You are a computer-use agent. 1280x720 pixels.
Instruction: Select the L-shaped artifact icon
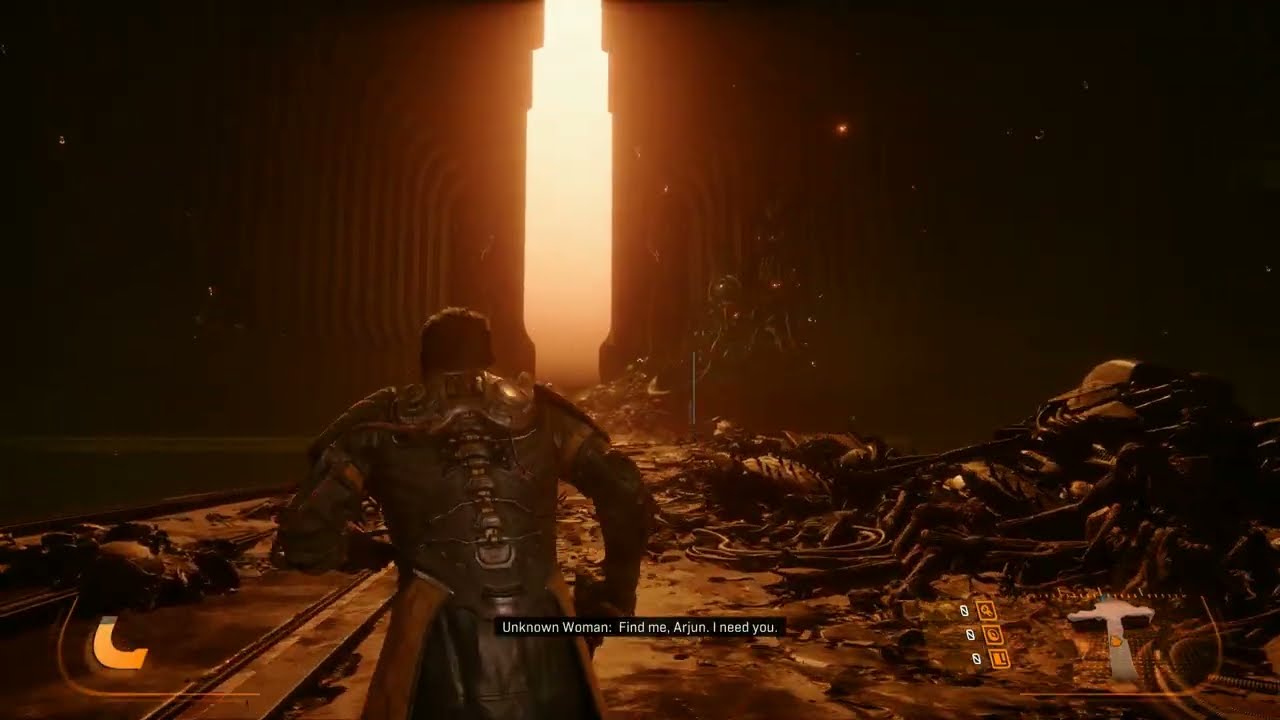point(997,658)
